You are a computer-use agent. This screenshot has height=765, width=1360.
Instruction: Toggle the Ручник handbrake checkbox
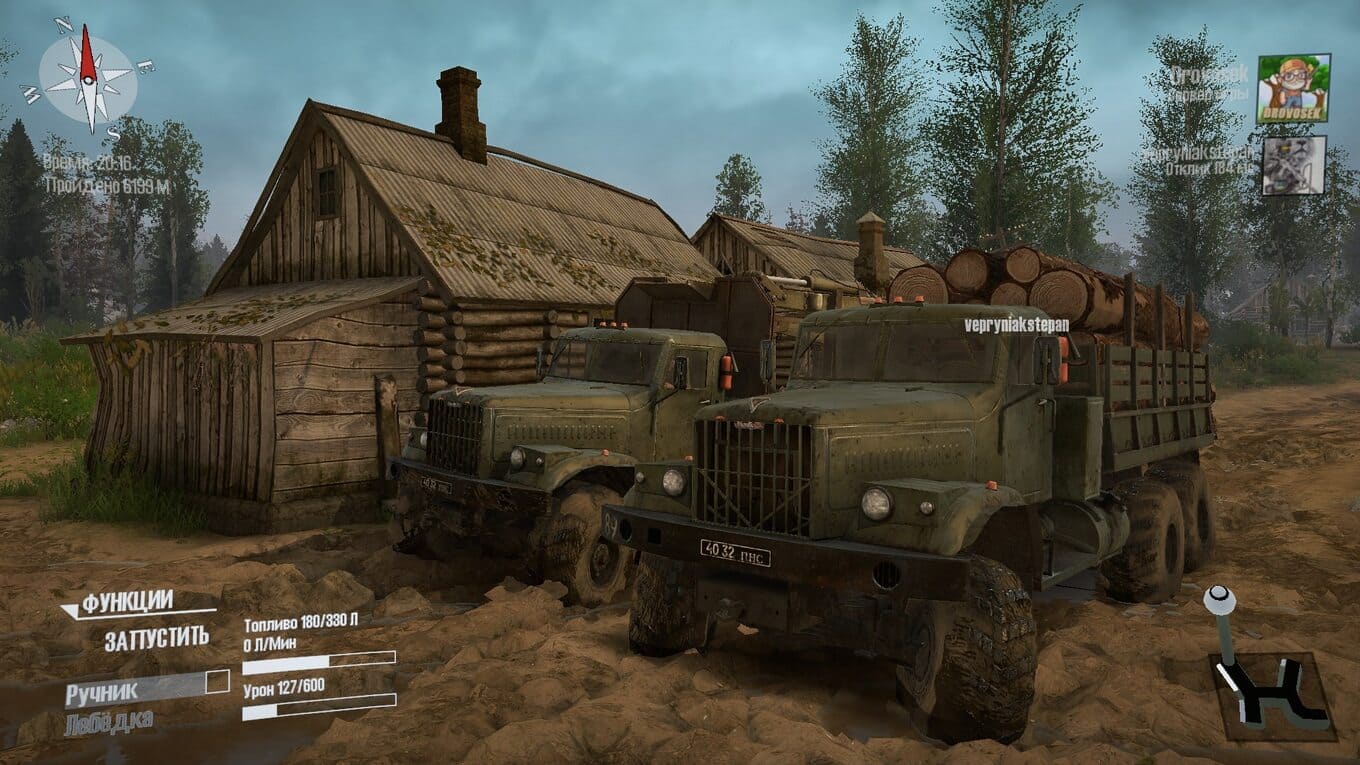[x=217, y=683]
